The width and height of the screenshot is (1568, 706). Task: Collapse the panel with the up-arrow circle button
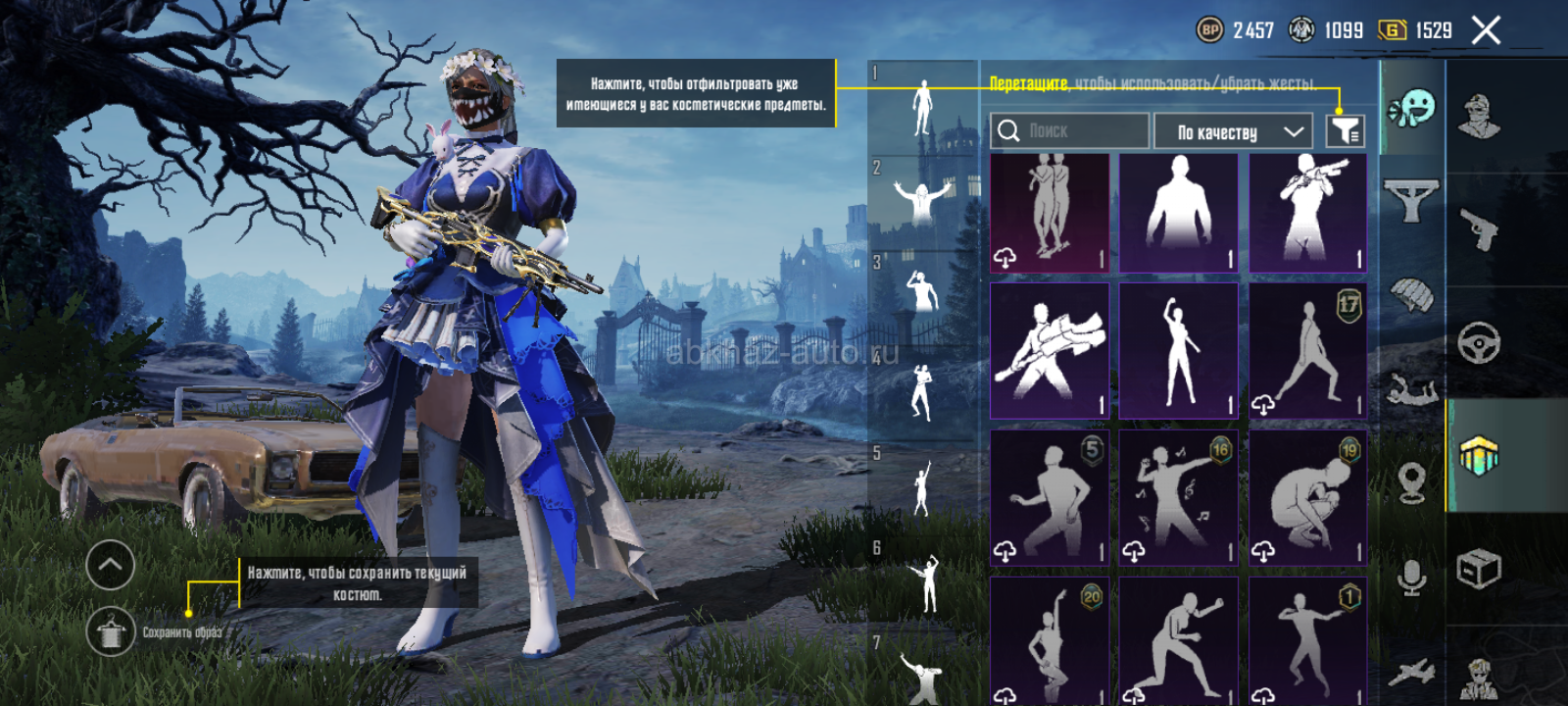pyautogui.click(x=111, y=565)
